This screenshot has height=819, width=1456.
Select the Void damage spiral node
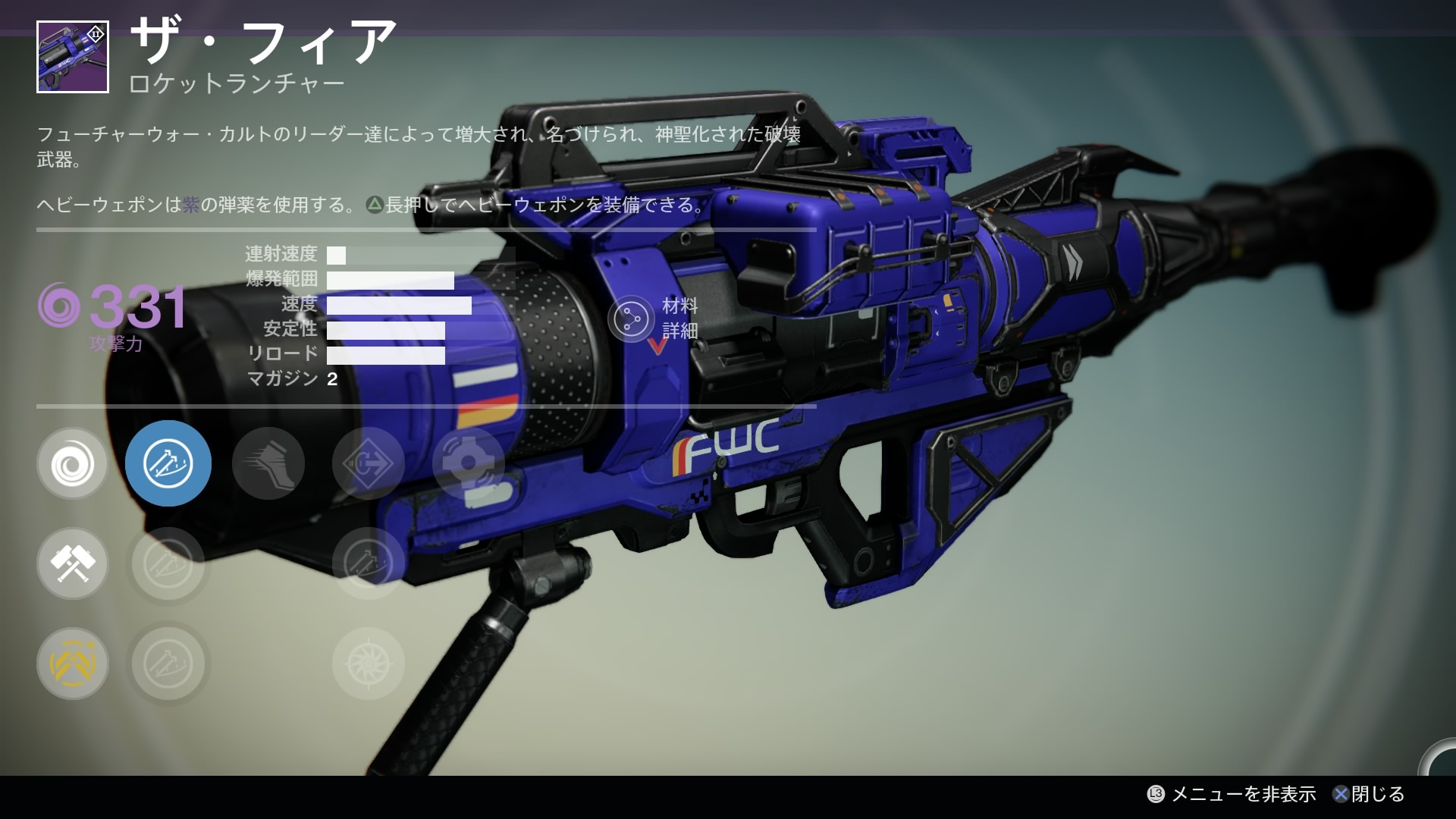73,463
